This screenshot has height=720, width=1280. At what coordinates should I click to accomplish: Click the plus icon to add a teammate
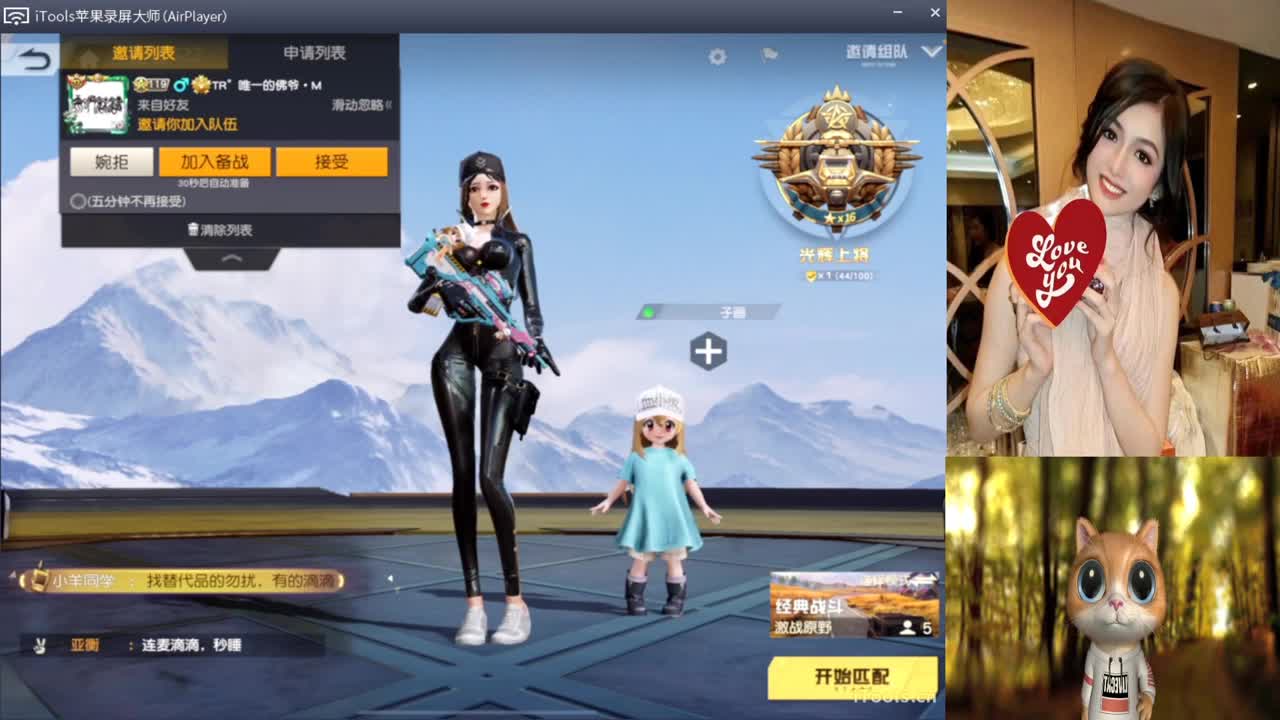coord(710,351)
